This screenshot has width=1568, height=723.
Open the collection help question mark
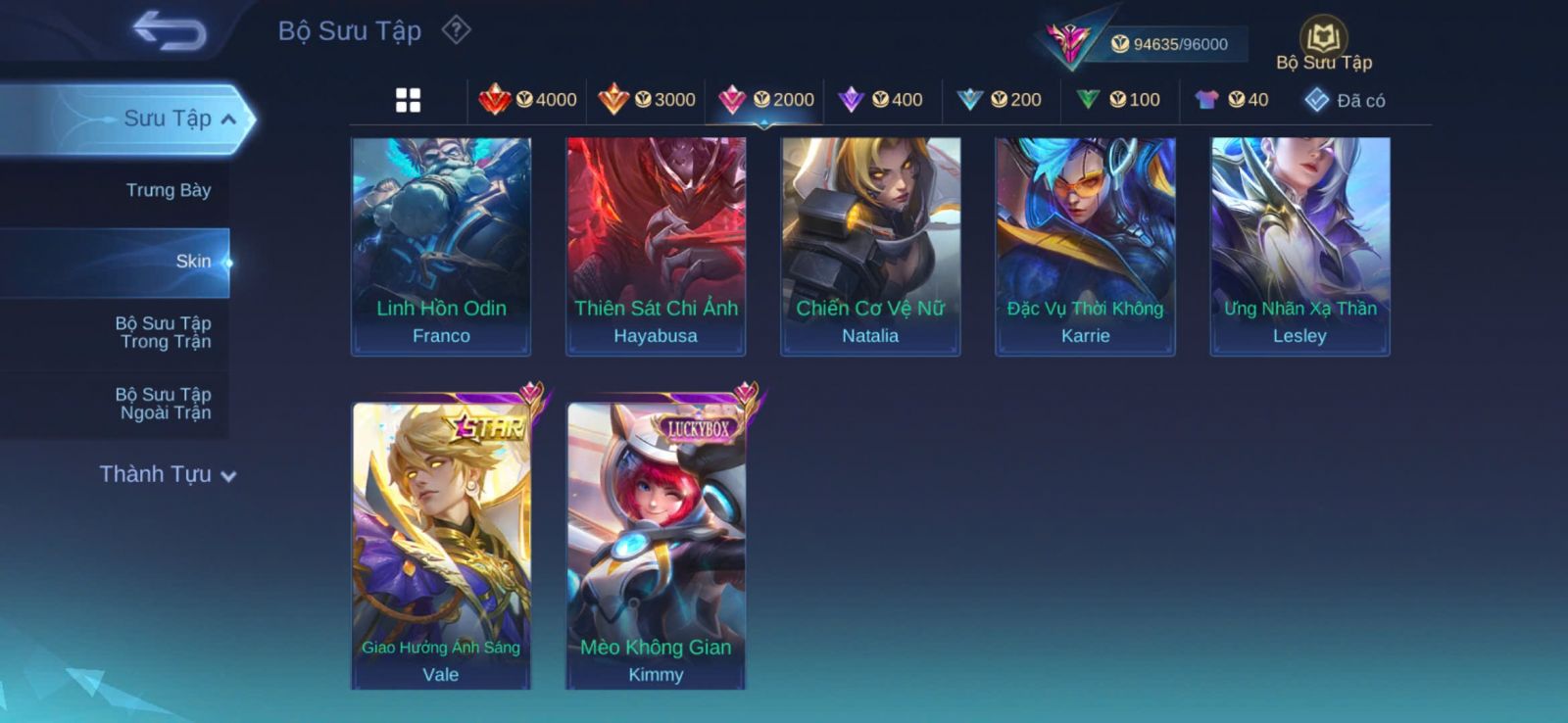tap(456, 30)
